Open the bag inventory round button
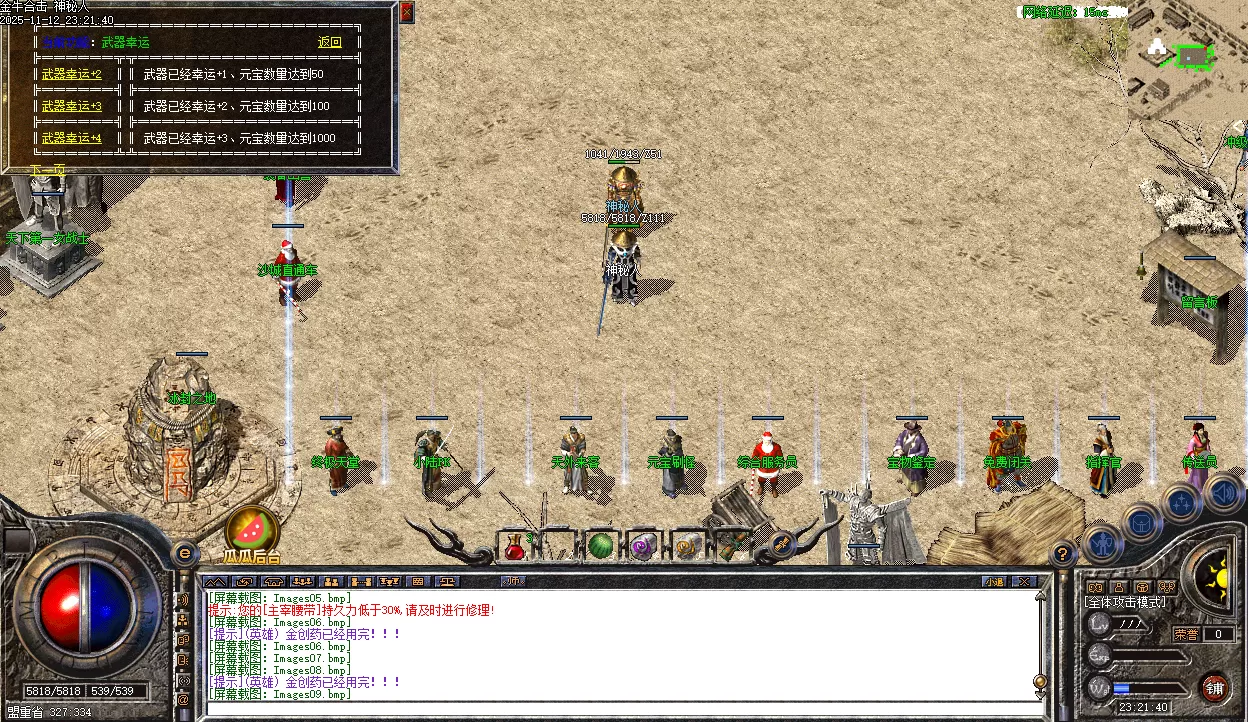Image resolution: width=1248 pixels, height=722 pixels. [x=1142, y=521]
